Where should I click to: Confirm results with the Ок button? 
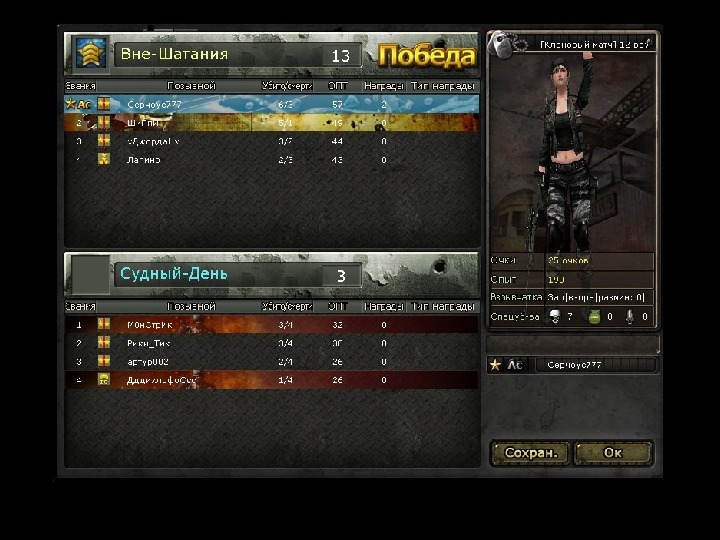click(613, 453)
